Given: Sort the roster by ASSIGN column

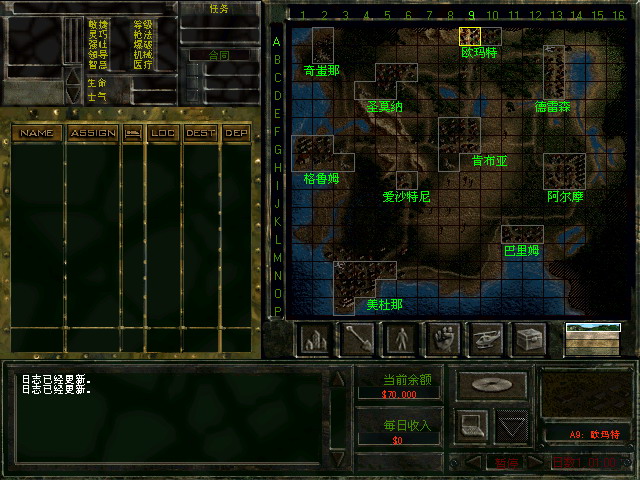Looking at the screenshot, I should (x=92, y=132).
